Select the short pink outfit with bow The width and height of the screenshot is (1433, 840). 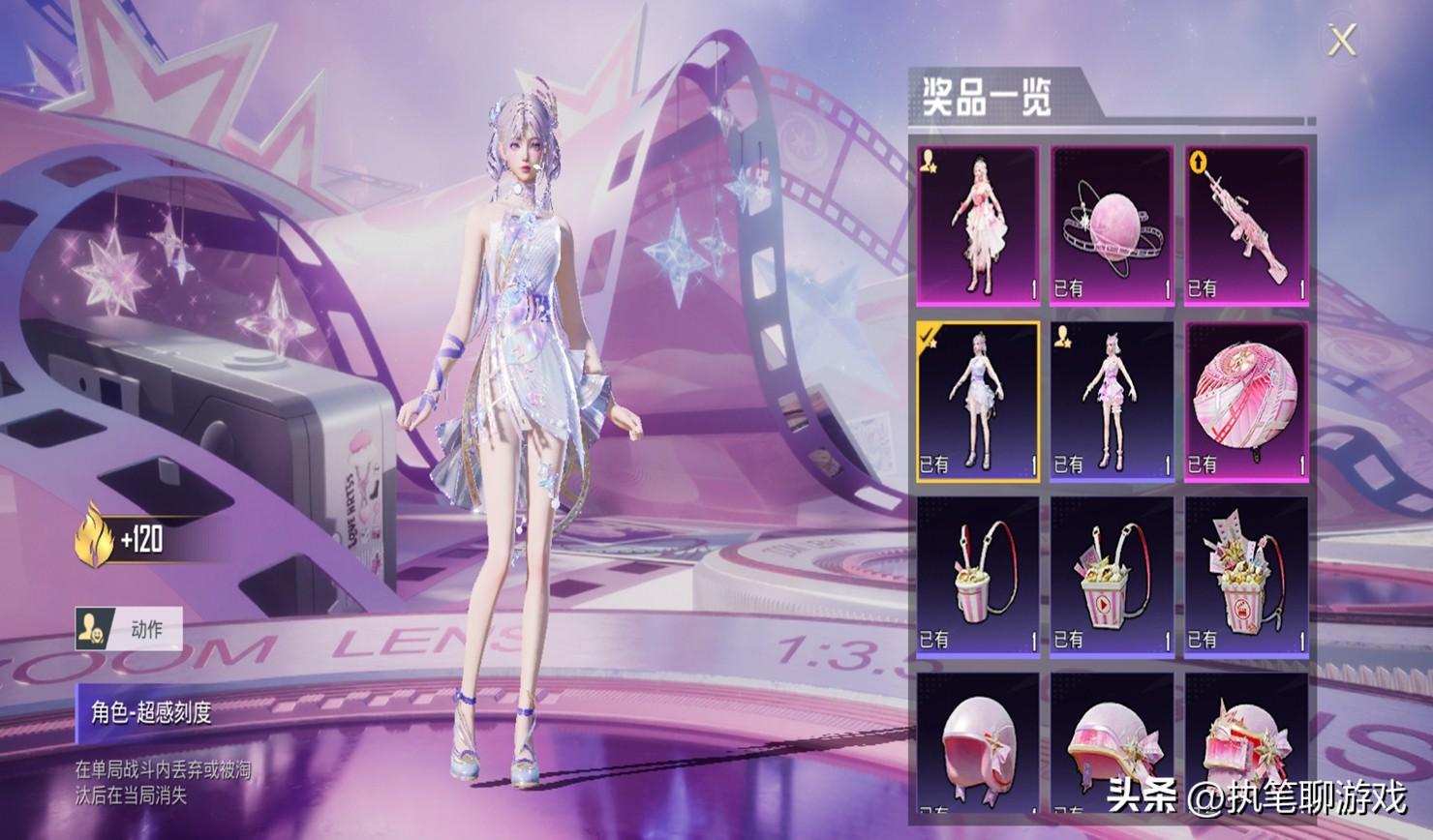tap(1112, 402)
